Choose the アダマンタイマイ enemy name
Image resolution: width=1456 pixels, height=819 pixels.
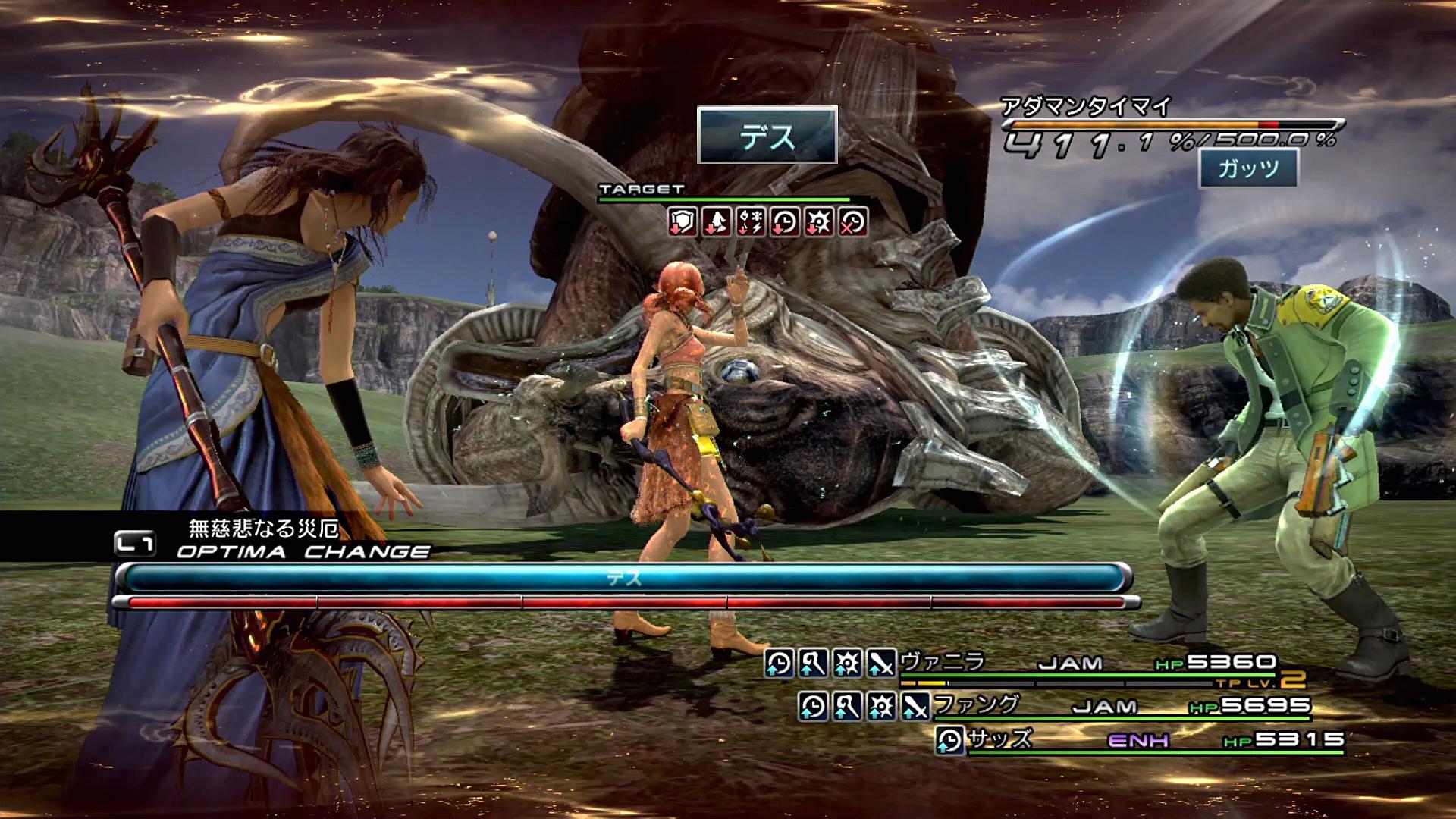pos(1086,106)
